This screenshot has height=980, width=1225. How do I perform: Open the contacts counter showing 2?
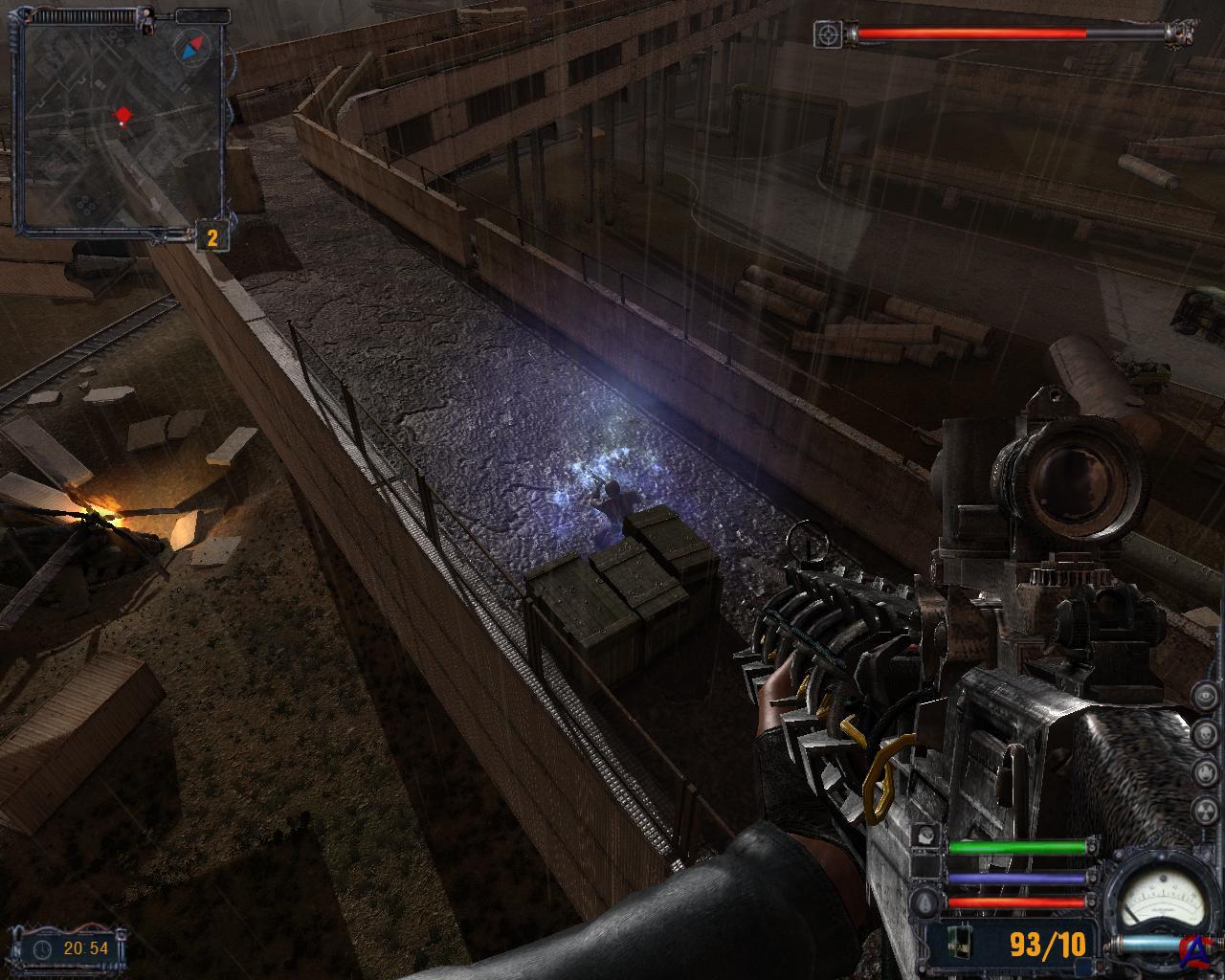212,238
